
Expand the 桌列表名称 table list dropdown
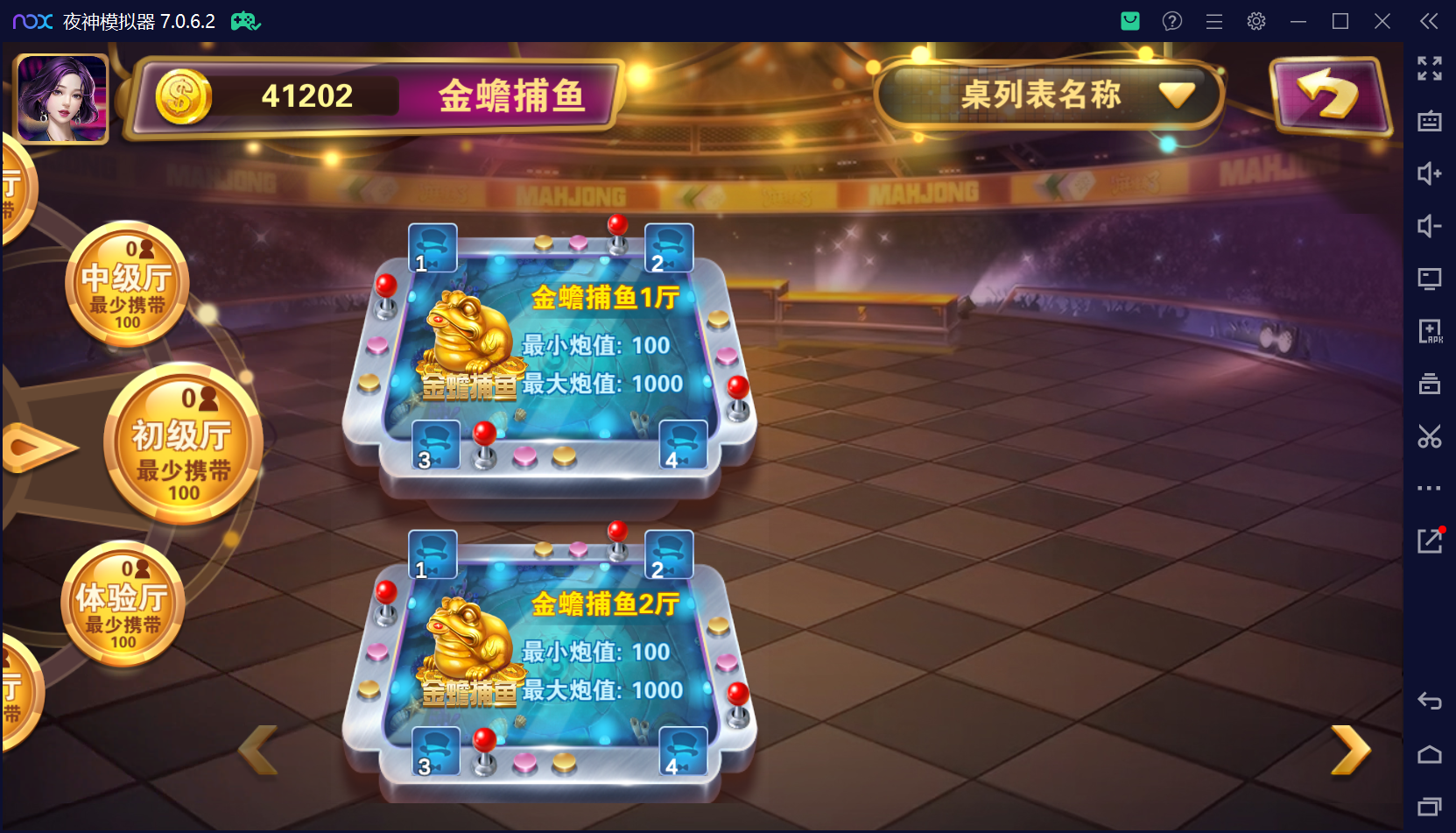(x=1178, y=95)
